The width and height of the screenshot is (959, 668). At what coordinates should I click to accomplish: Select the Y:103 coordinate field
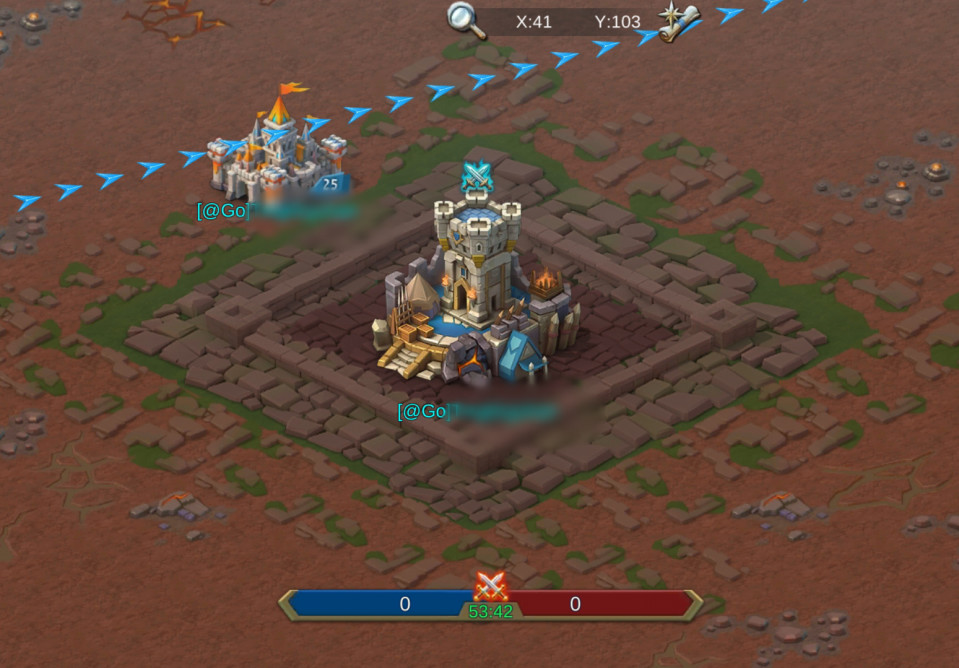click(616, 21)
